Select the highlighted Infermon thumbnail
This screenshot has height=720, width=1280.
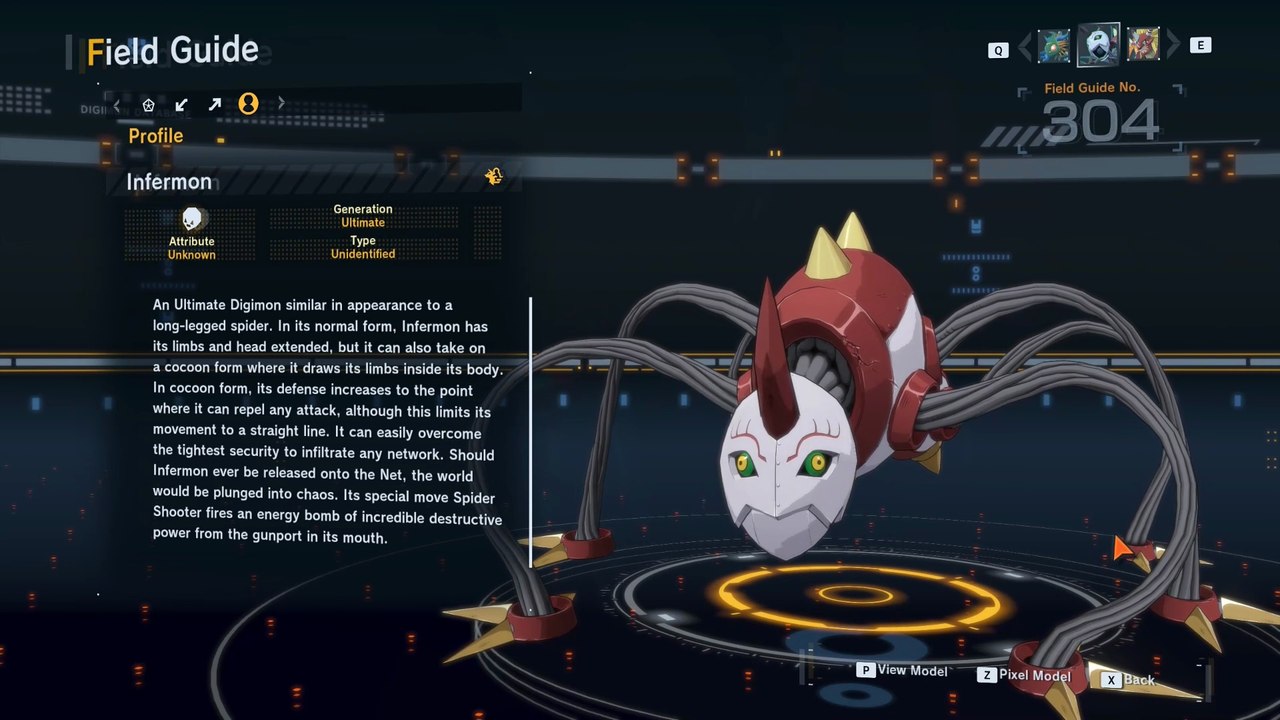pyautogui.click(x=1098, y=45)
